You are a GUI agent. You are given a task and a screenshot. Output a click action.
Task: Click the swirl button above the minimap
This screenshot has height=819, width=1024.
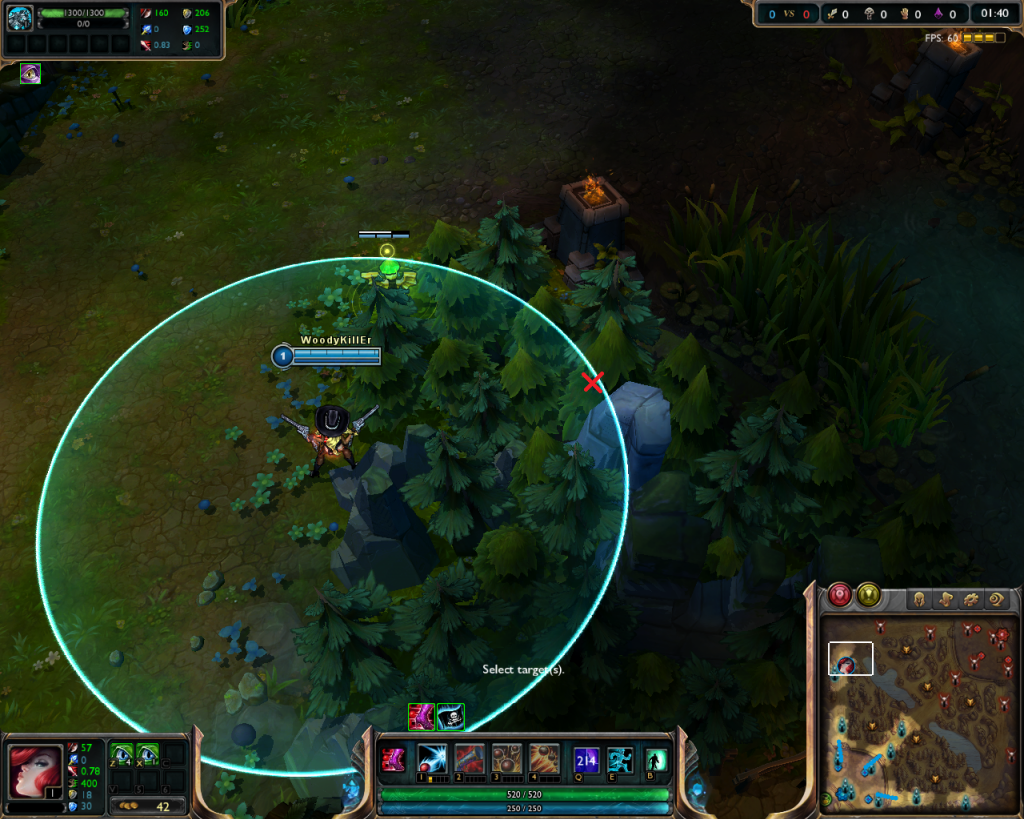(x=996, y=600)
